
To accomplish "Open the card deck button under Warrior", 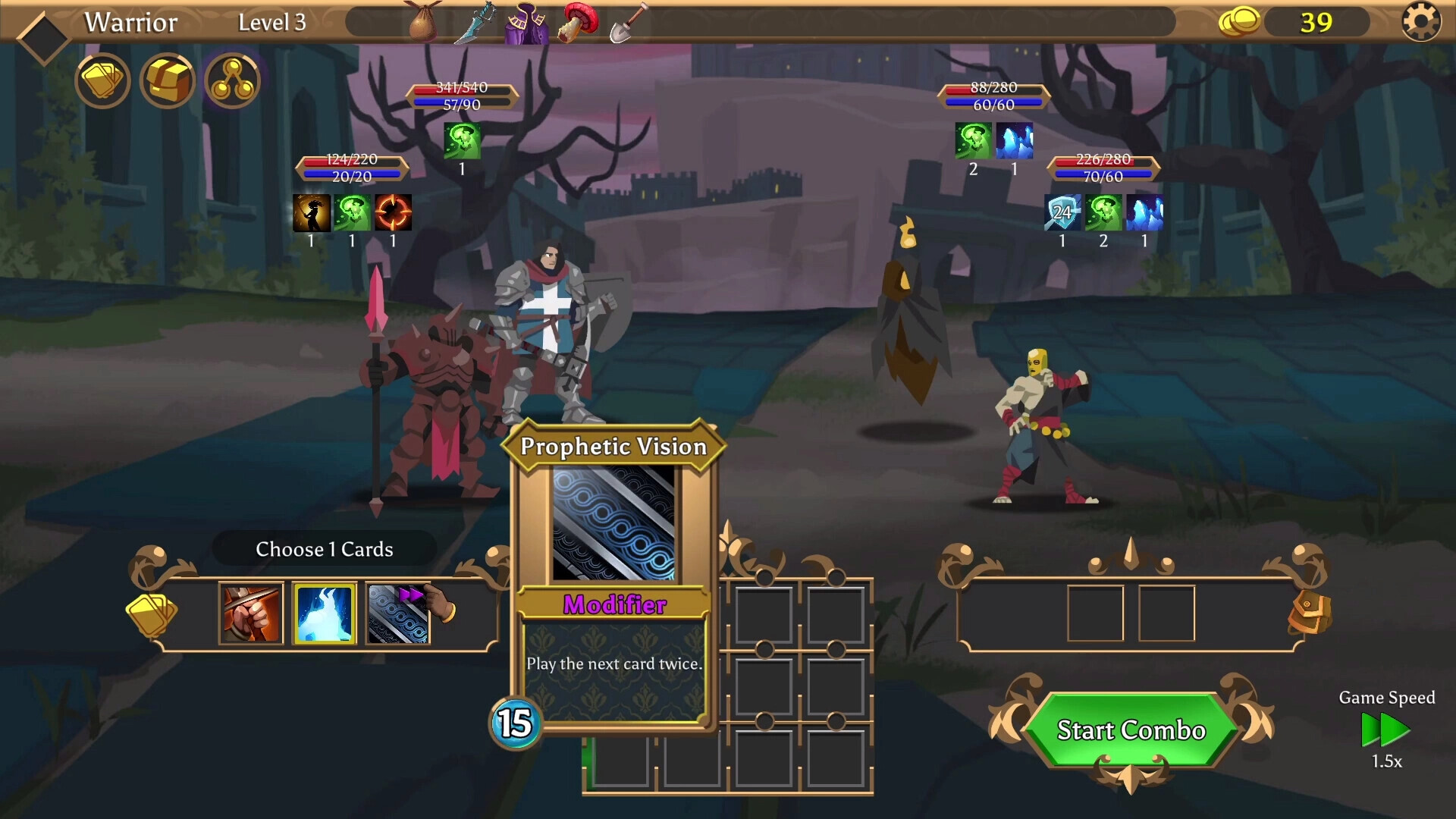I will point(102,80).
